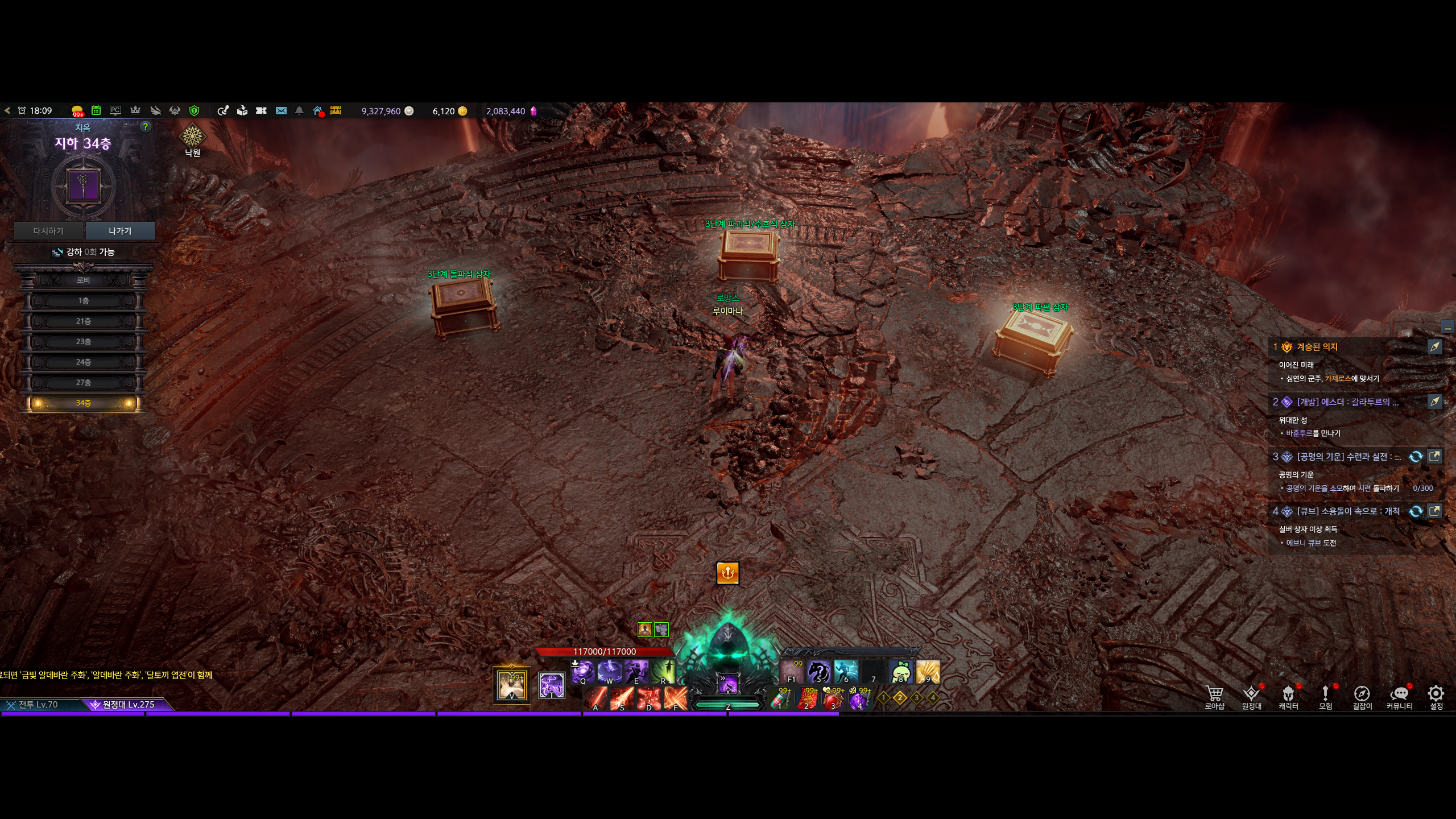Open the 길잡이 guide menu
This screenshot has height=819, width=1456.
point(1362,697)
